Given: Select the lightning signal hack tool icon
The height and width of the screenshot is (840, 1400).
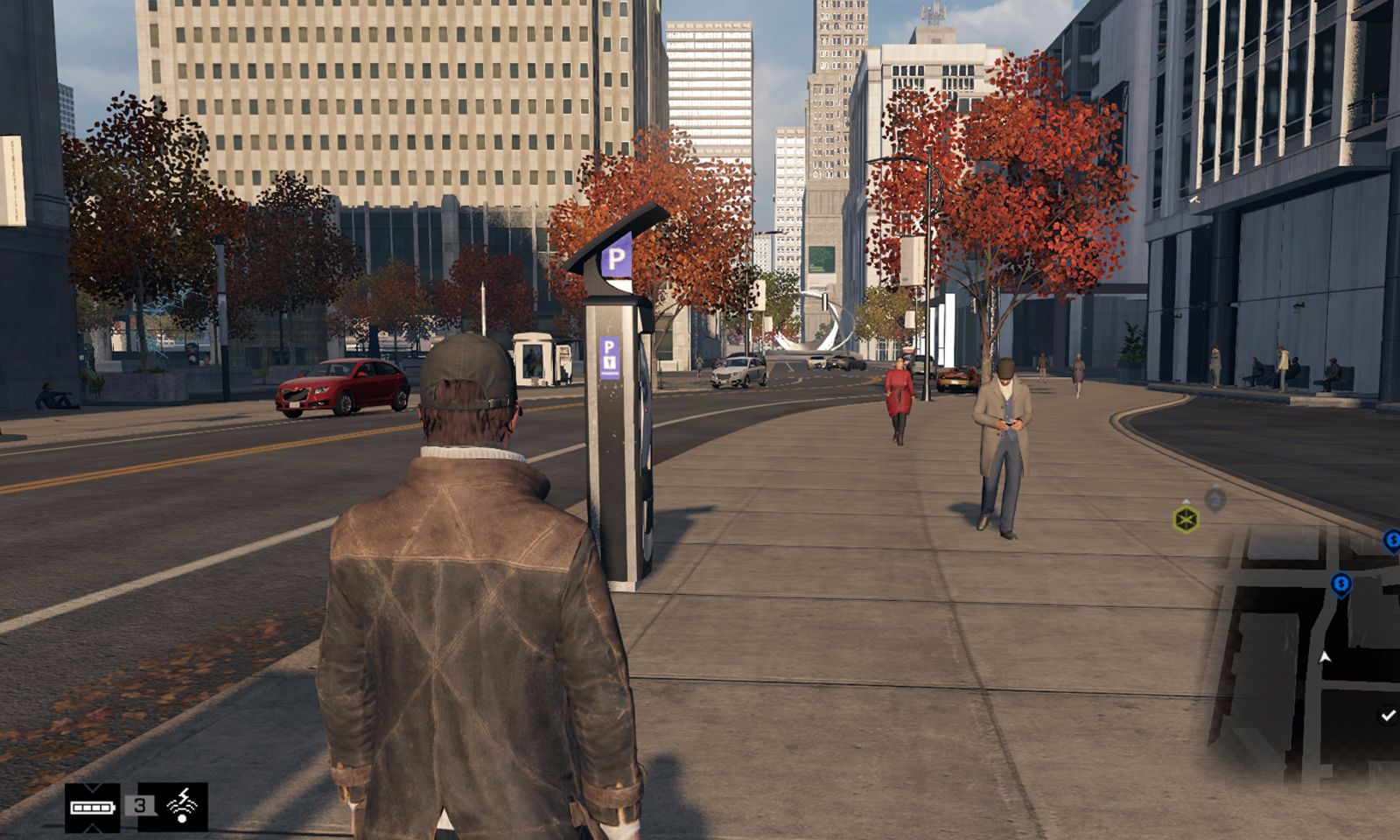Looking at the screenshot, I should [182, 806].
